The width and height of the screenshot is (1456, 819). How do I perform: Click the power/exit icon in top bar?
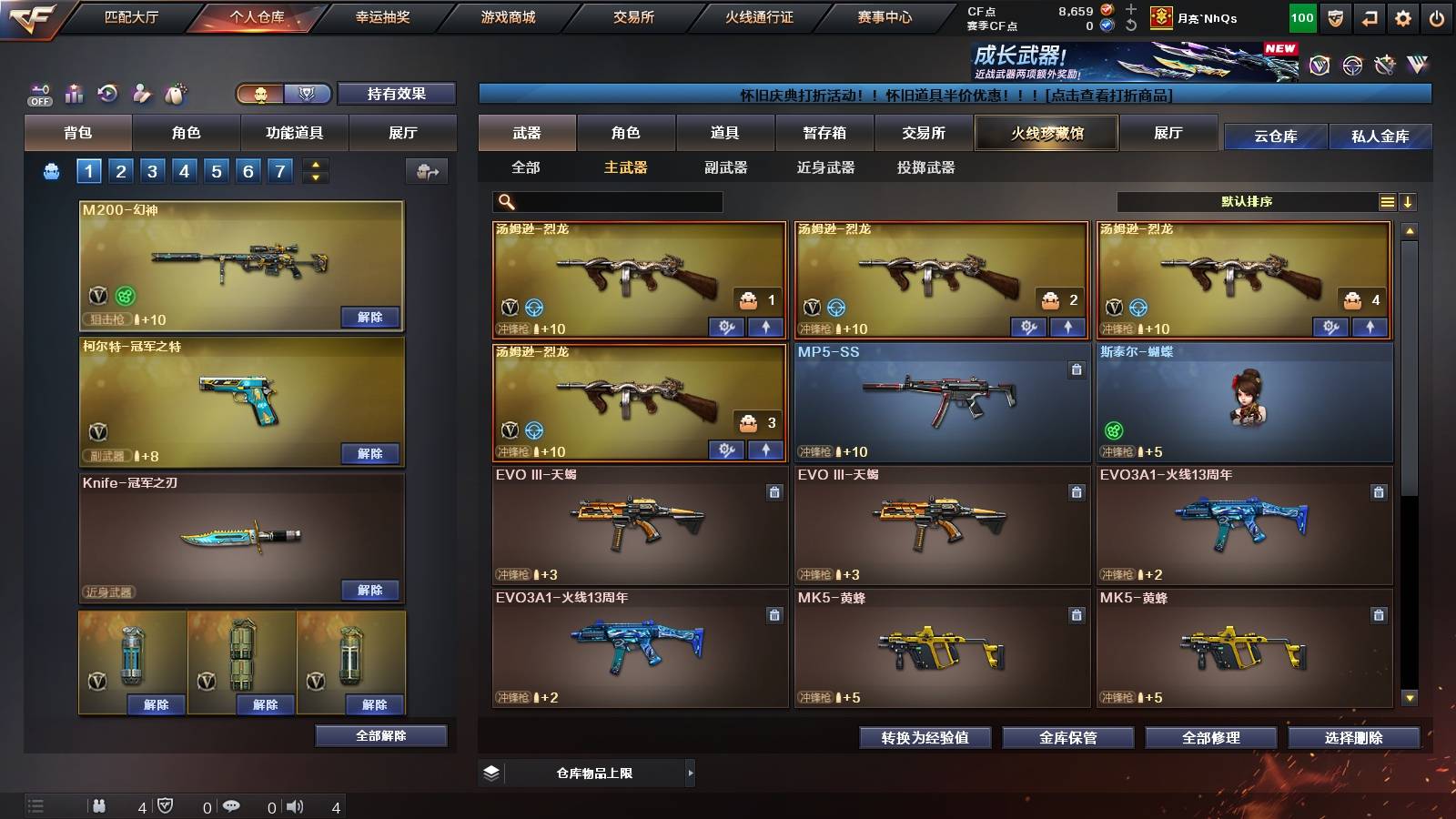click(1437, 18)
